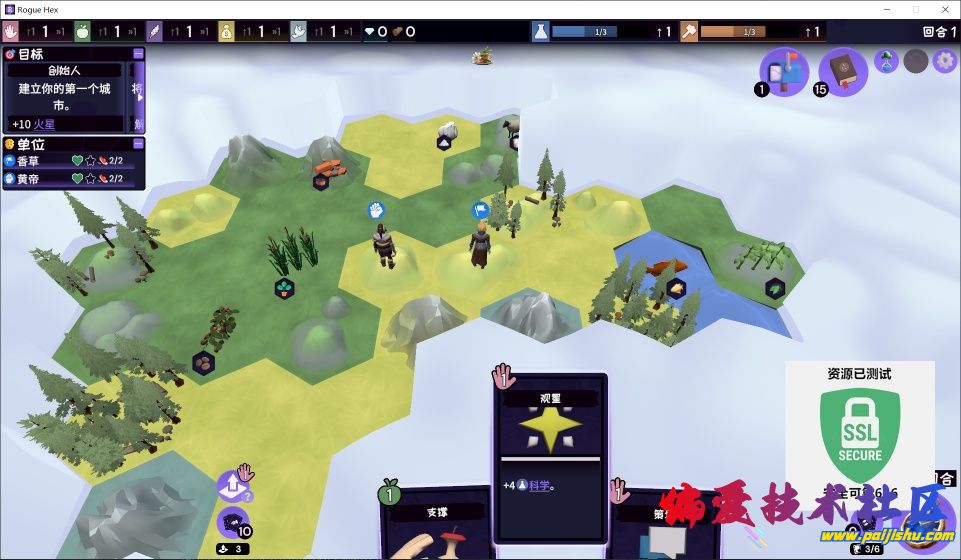
Task: Open the draw pile showing 10 cards
Action: click(233, 523)
